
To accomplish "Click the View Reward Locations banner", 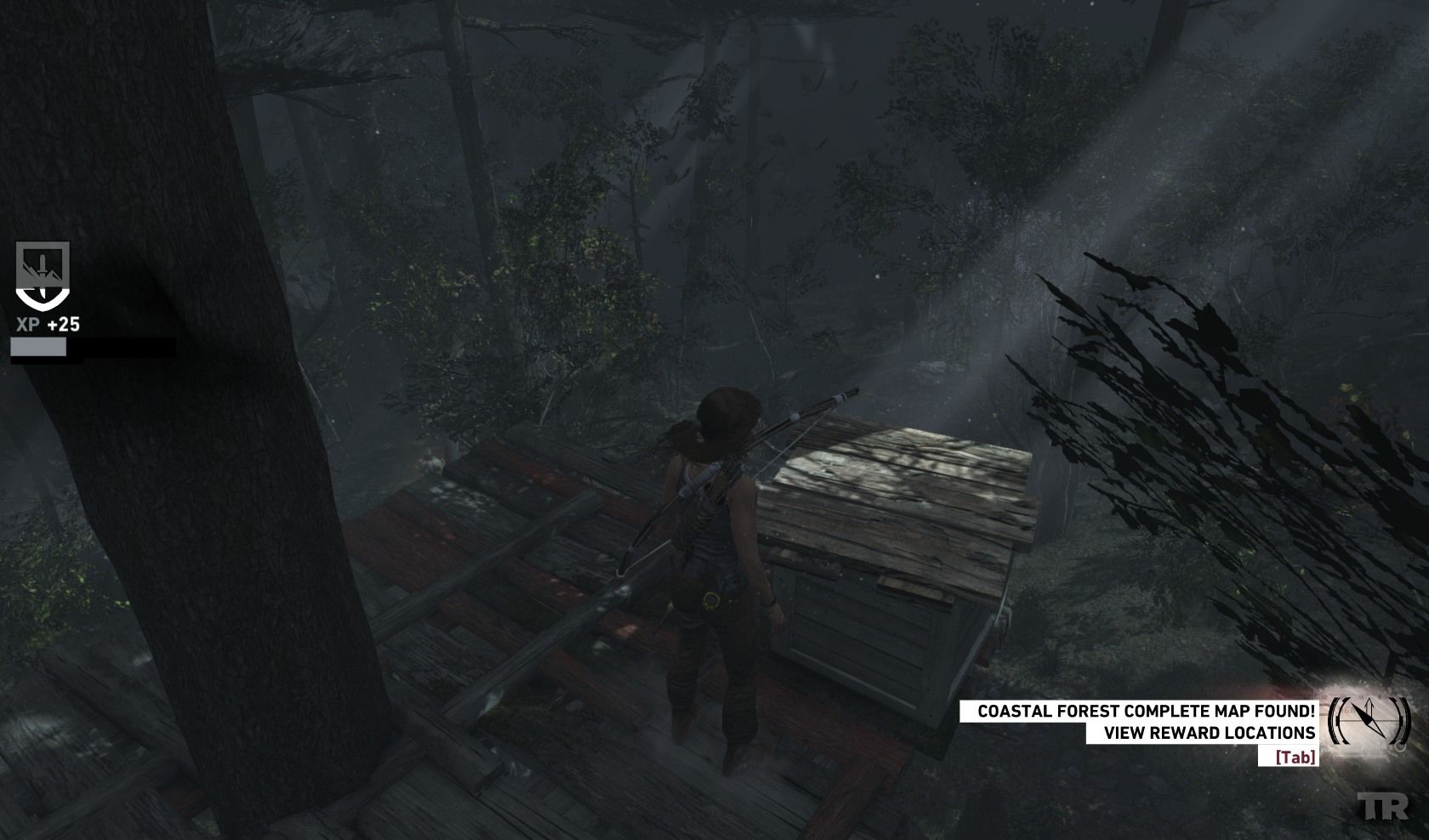I will tap(1202, 733).
